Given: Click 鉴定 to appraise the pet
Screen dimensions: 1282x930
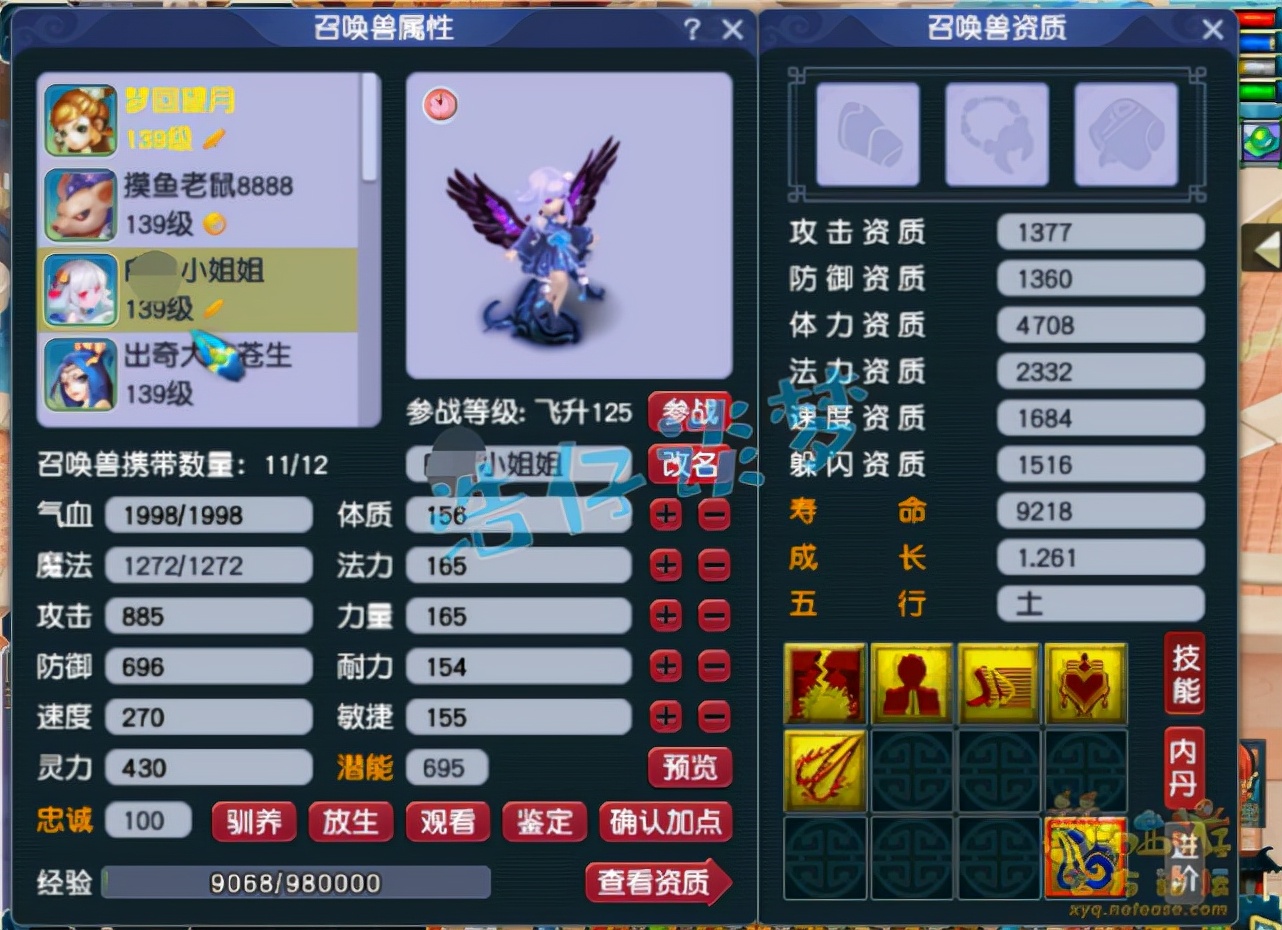Looking at the screenshot, I should click(544, 823).
